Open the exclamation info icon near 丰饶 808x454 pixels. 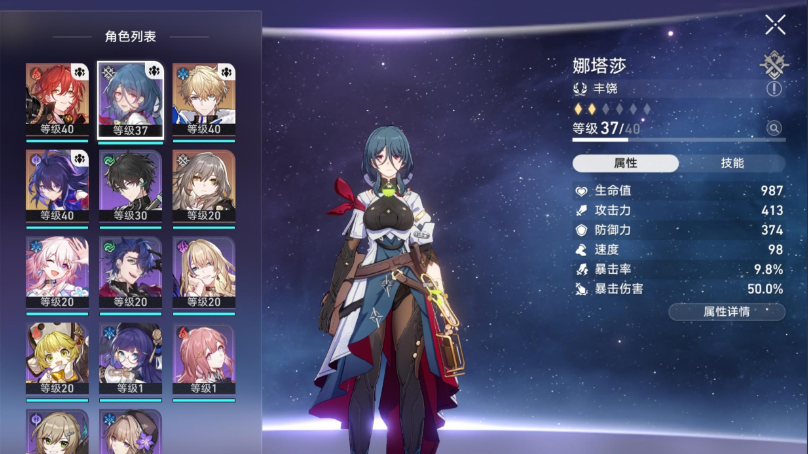773,89
